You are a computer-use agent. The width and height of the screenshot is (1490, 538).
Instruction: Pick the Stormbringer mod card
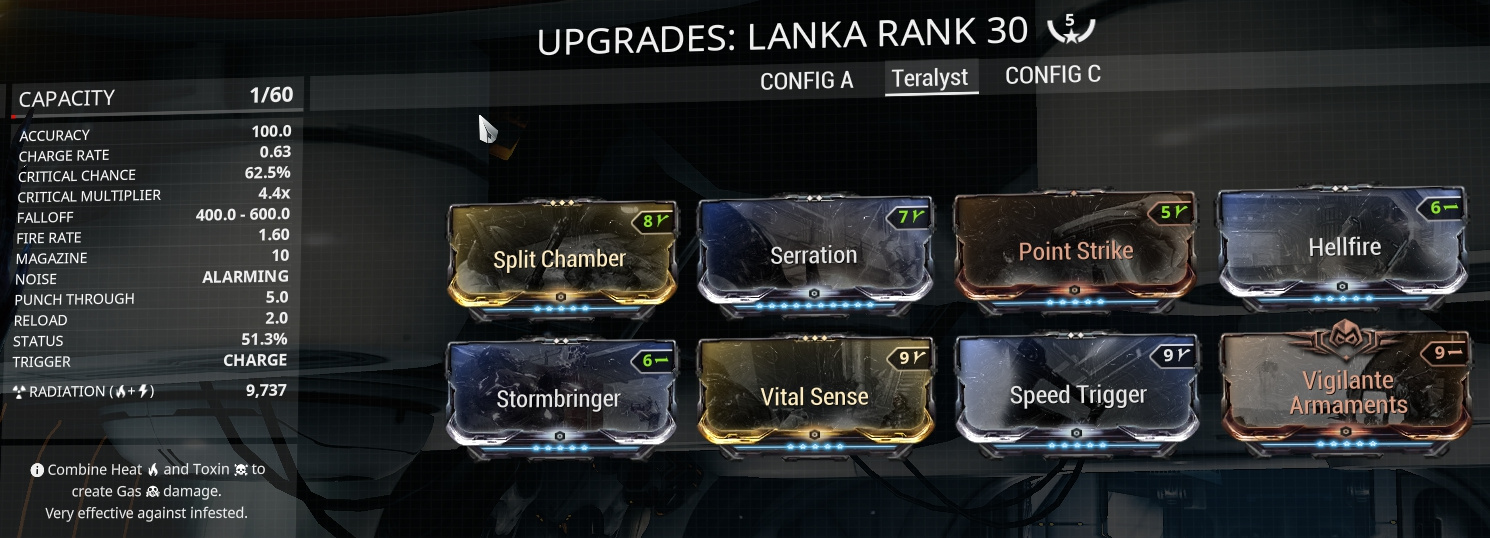click(x=560, y=399)
